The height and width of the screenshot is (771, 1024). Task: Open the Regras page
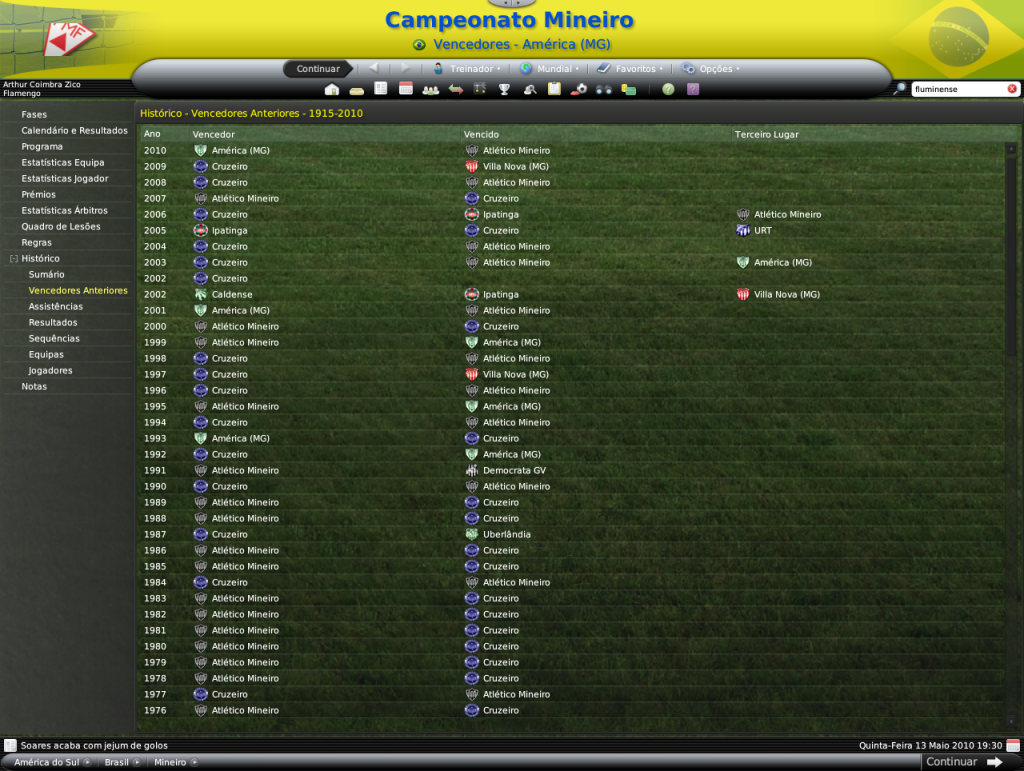[x=37, y=243]
